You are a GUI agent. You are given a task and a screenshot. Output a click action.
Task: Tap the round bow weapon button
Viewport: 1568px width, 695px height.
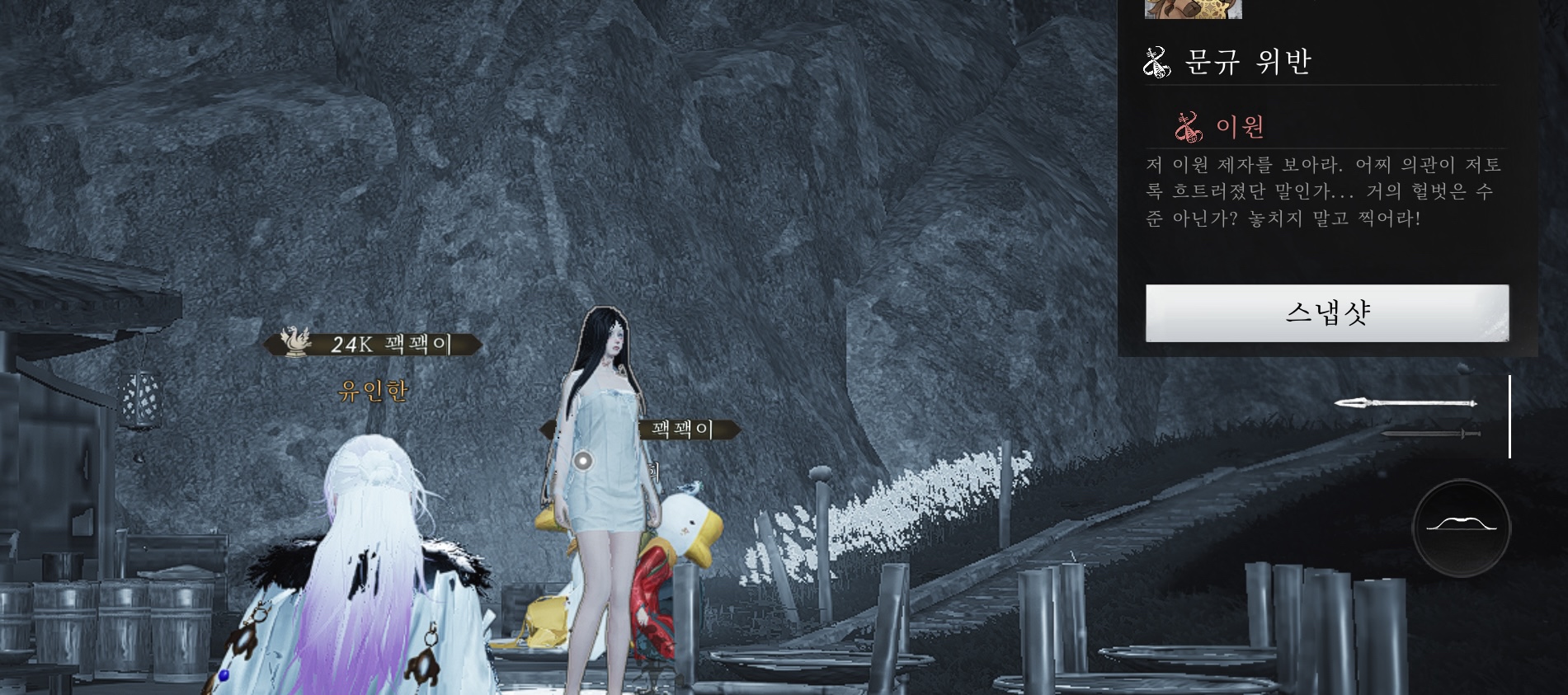tap(1461, 528)
